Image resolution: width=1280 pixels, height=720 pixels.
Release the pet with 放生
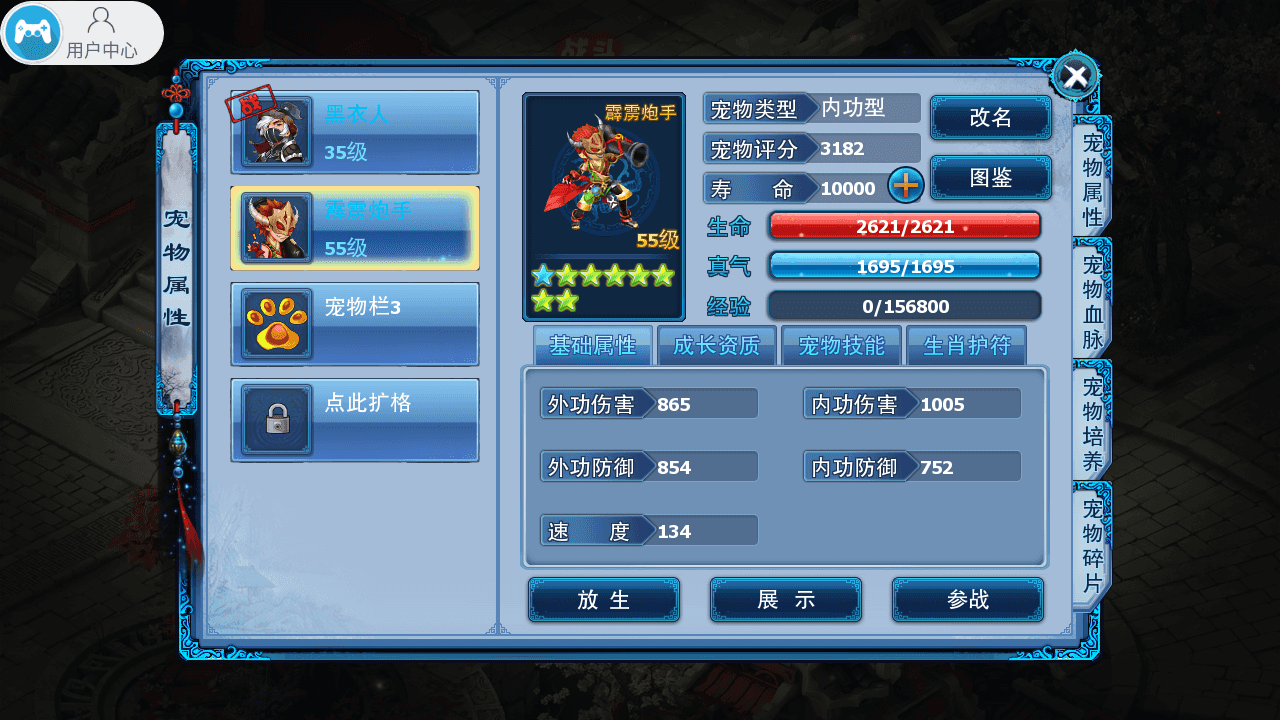point(604,599)
